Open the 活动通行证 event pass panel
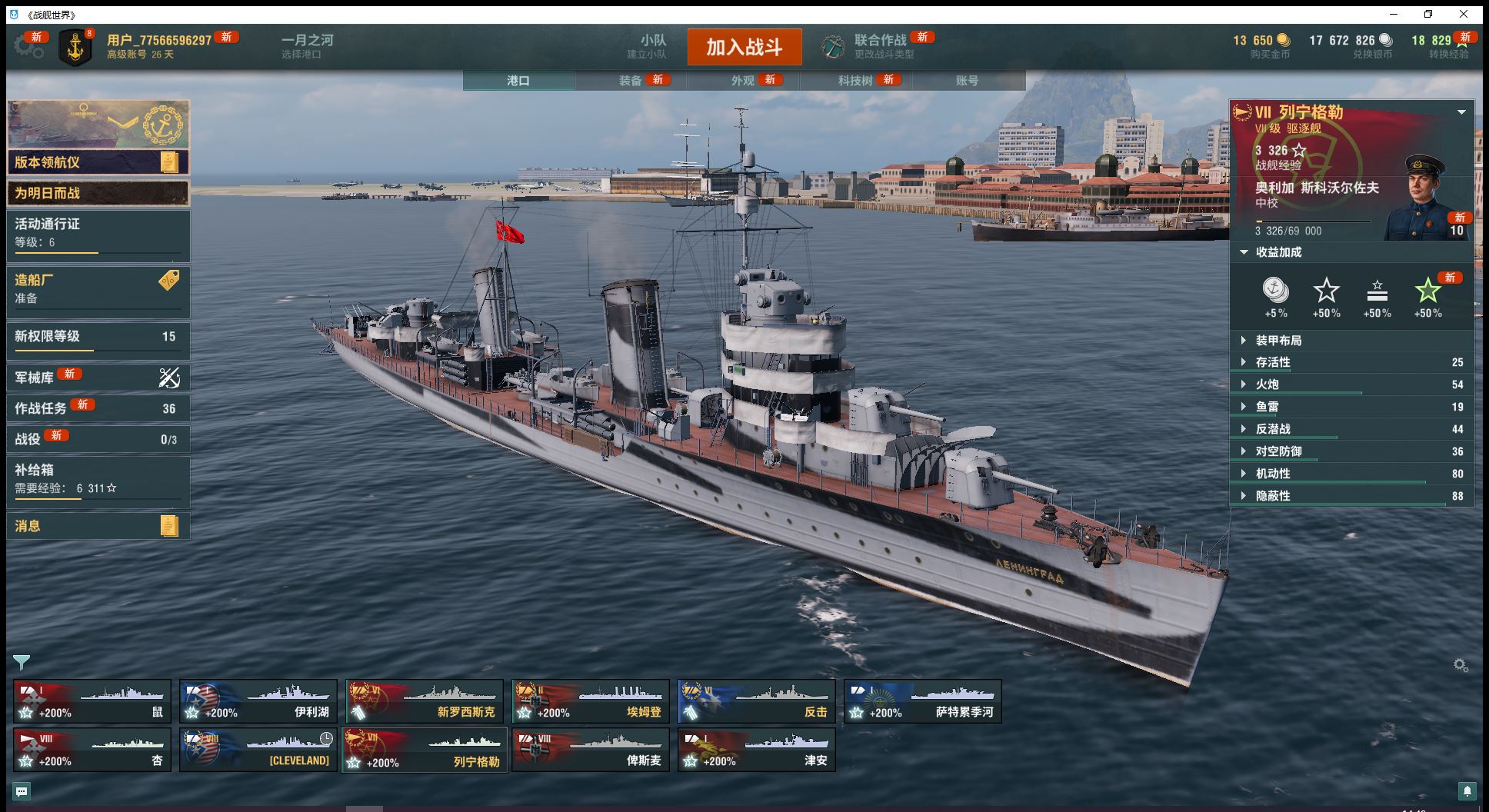 (x=98, y=233)
